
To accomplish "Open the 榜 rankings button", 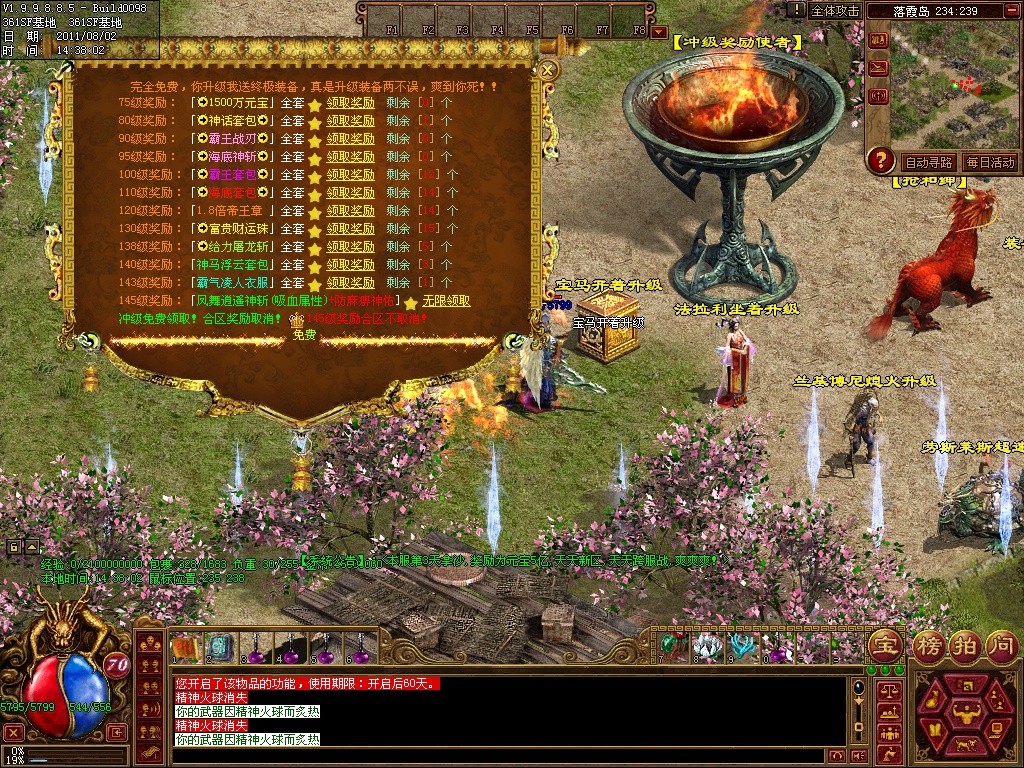I will [x=926, y=643].
